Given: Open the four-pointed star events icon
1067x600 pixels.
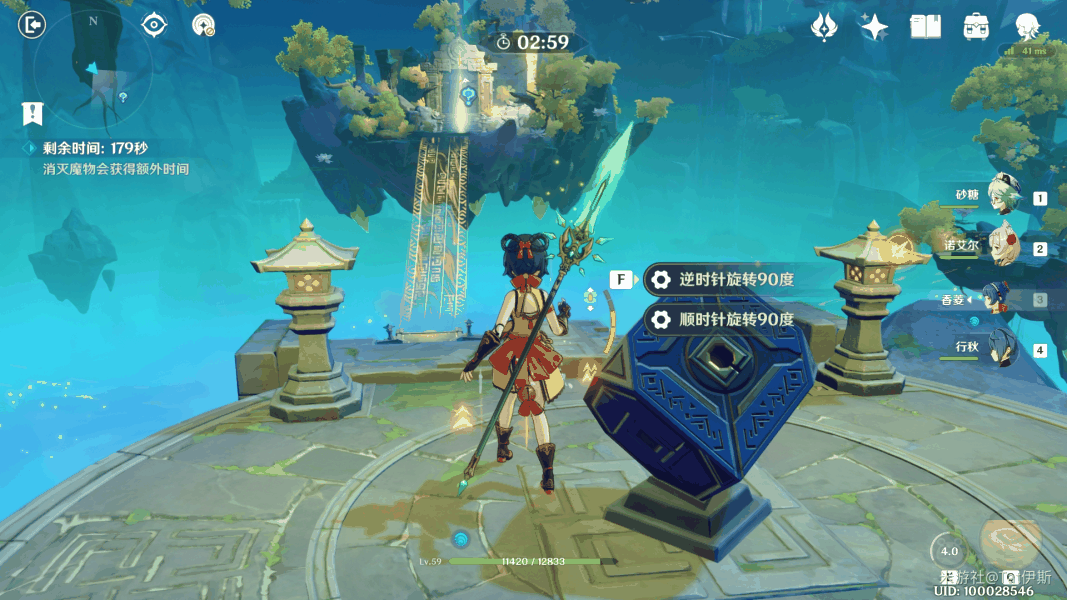Looking at the screenshot, I should [x=875, y=27].
